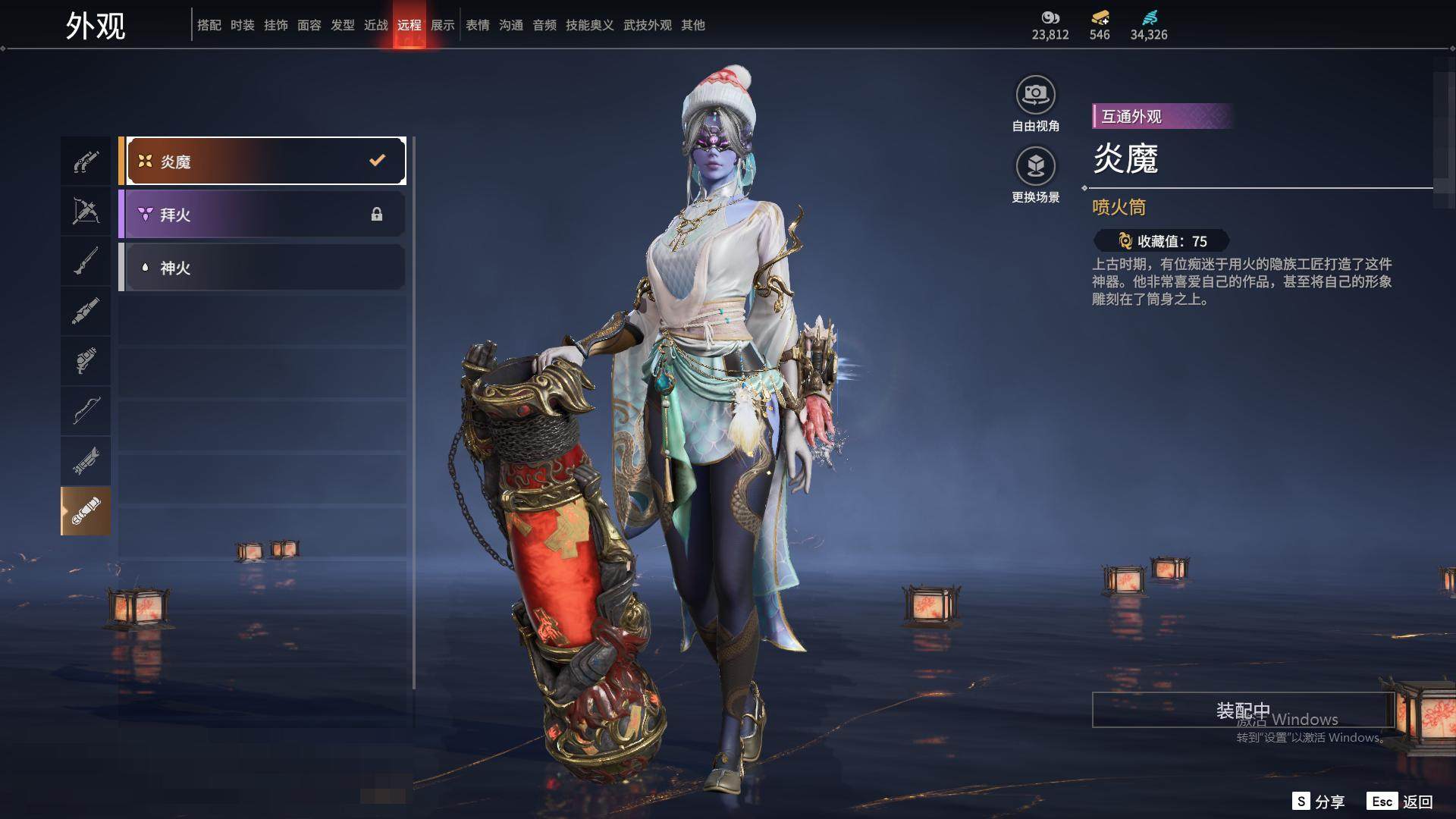
Task: Return to previous screen with 返回
Action: coord(1401,802)
